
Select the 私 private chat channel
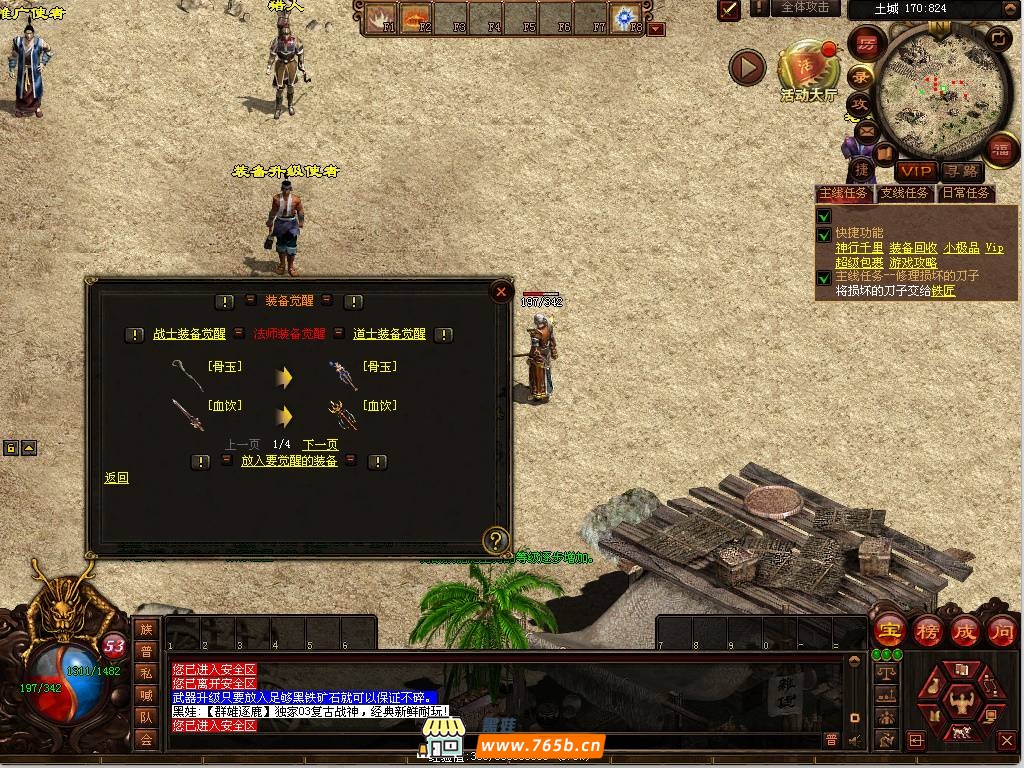point(147,673)
